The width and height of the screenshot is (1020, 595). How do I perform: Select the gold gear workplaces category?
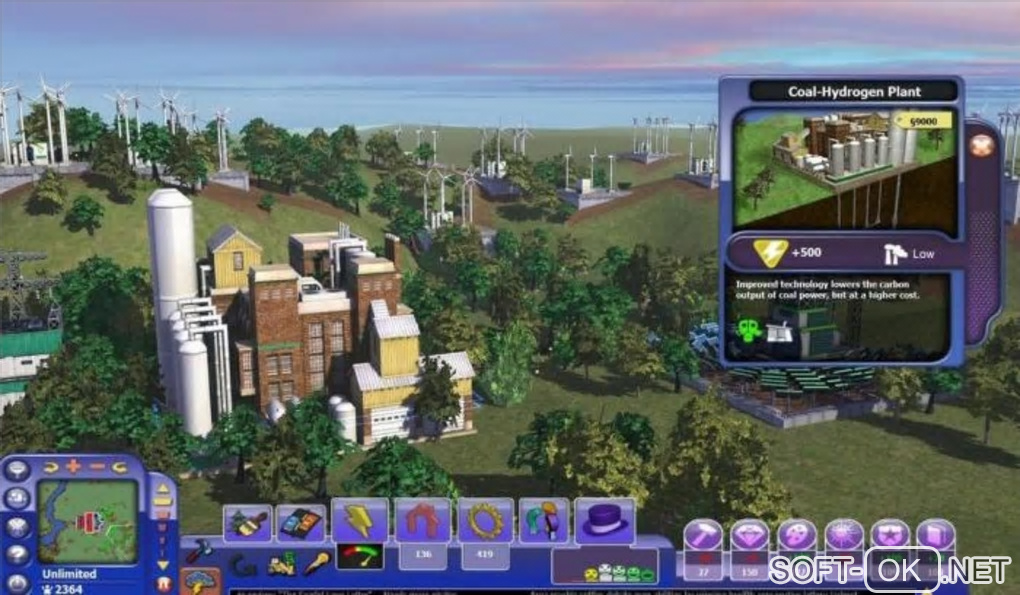point(485,521)
